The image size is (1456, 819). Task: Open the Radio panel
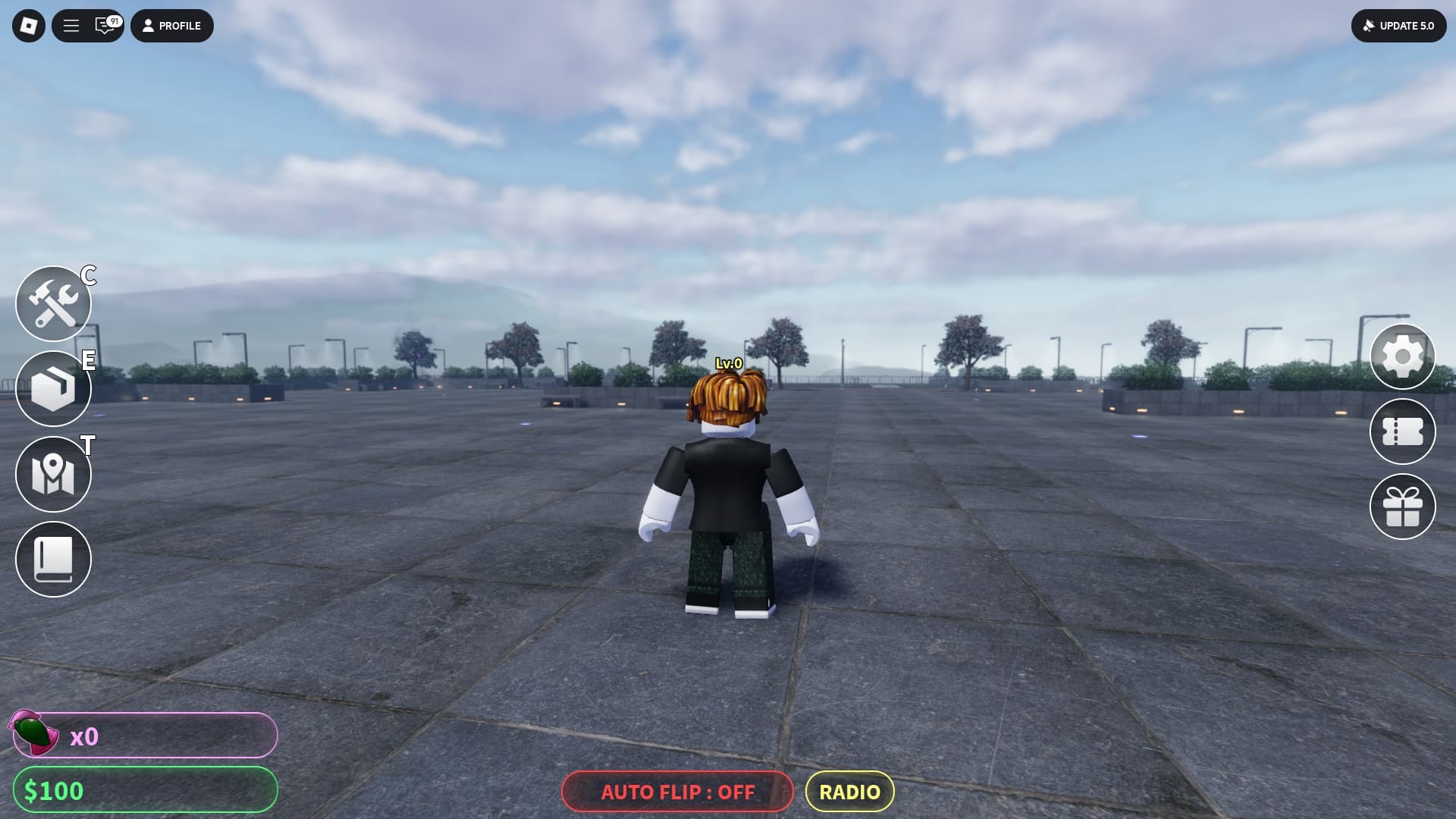[849, 792]
